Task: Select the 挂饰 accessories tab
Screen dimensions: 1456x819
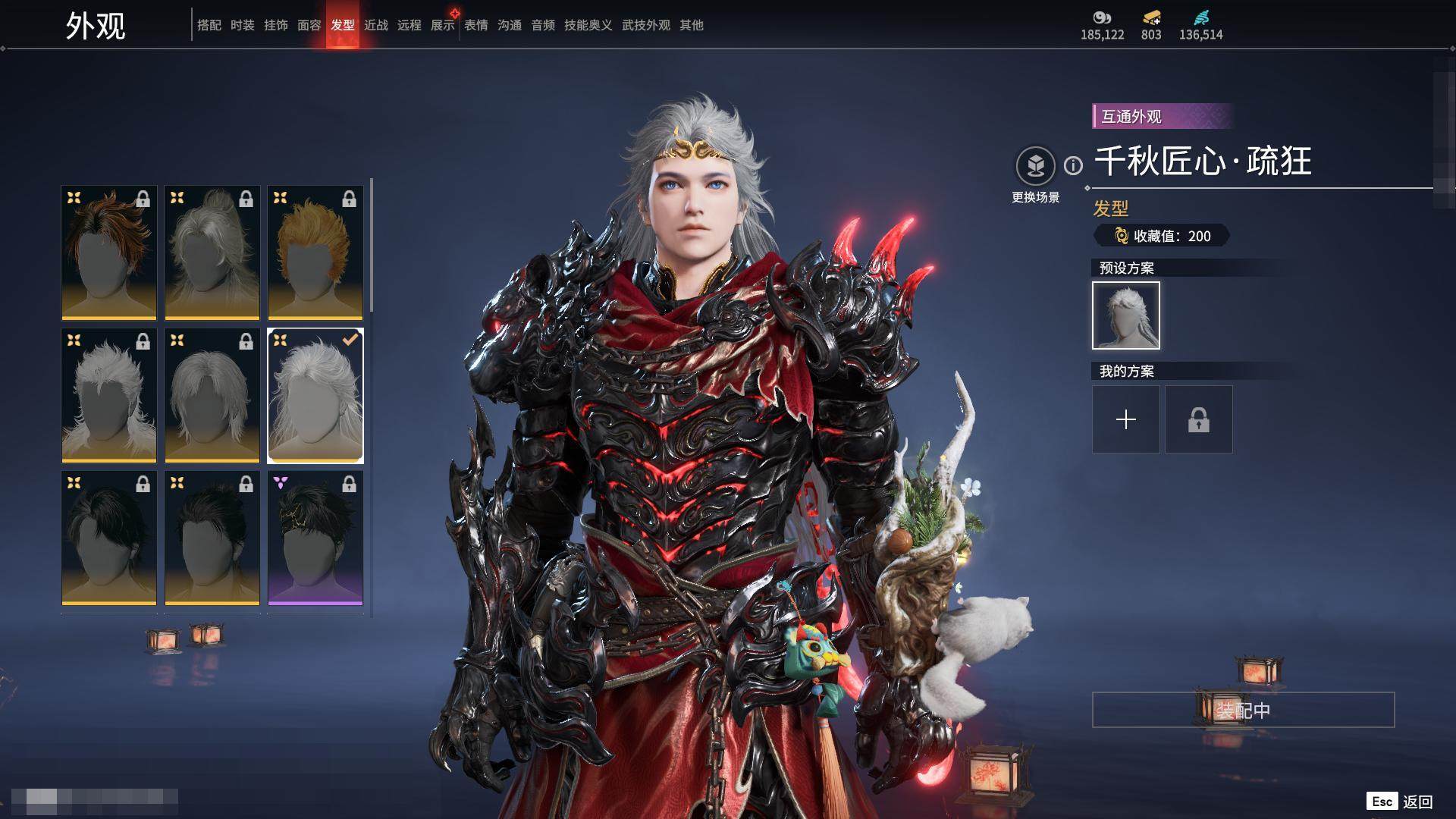Action: click(276, 25)
